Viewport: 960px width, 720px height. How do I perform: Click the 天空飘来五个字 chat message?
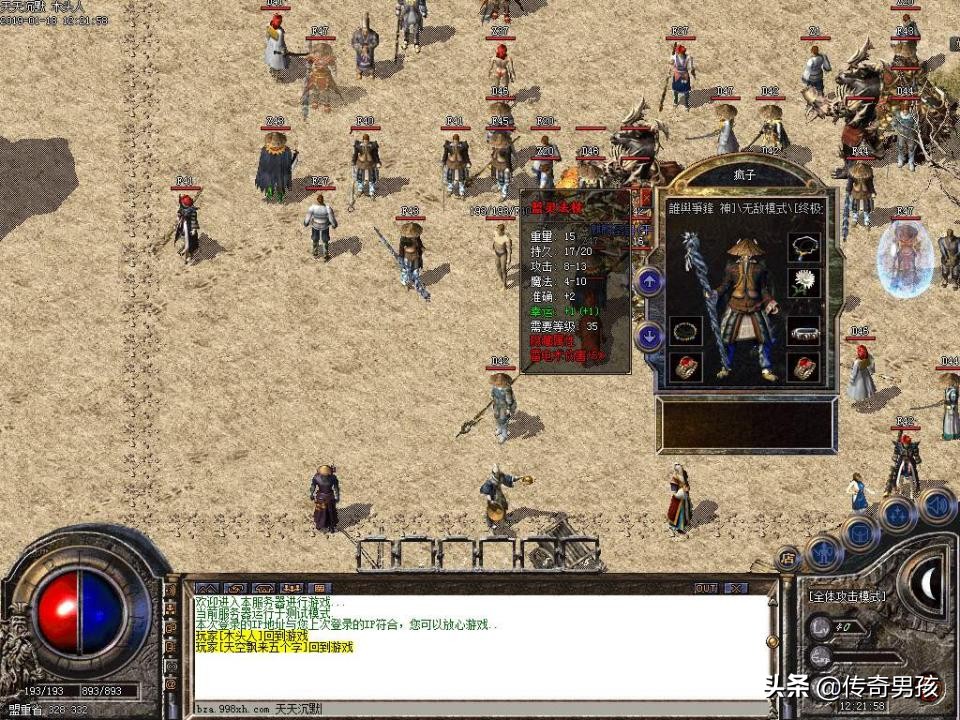[273, 647]
